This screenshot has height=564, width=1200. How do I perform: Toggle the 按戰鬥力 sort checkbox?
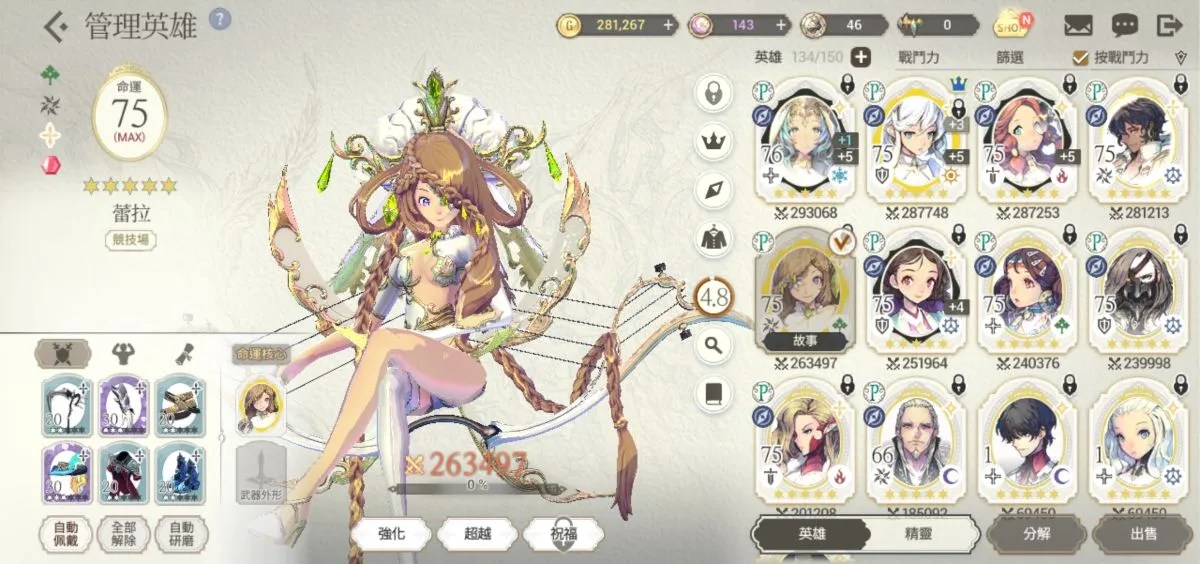[1080, 58]
